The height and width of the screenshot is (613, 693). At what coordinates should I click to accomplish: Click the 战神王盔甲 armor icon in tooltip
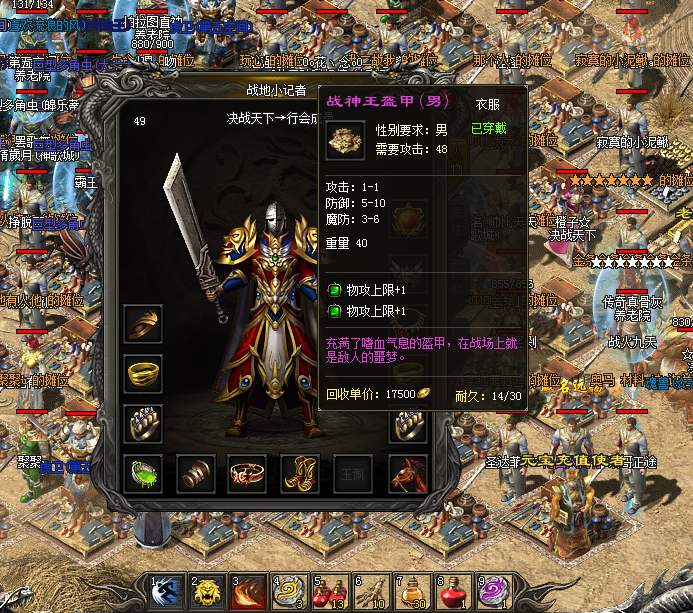click(x=345, y=140)
